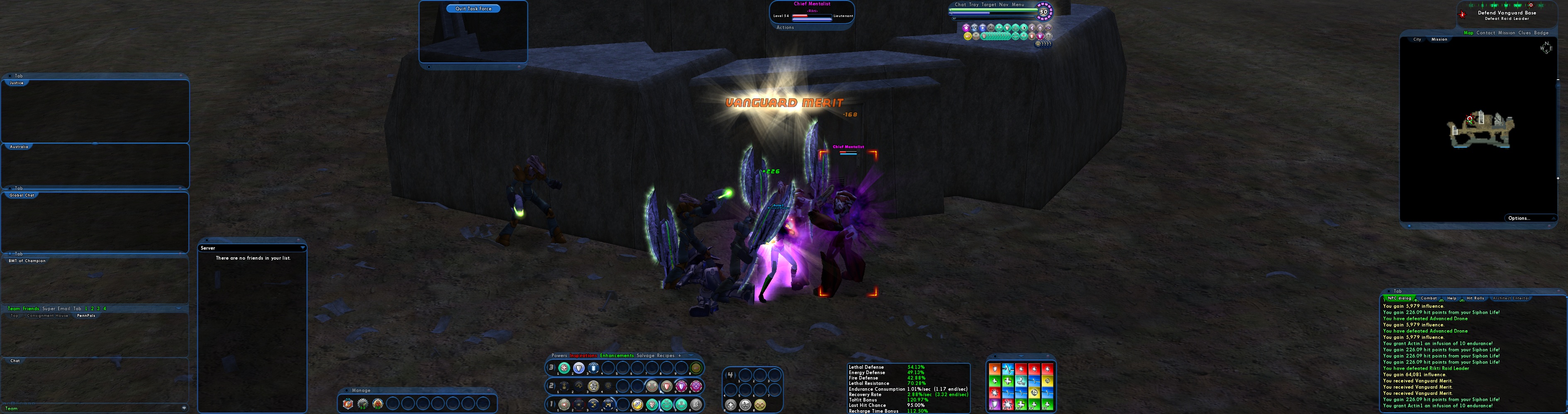
Task: Open the Hit Rolls chat tab
Action: [1476, 298]
